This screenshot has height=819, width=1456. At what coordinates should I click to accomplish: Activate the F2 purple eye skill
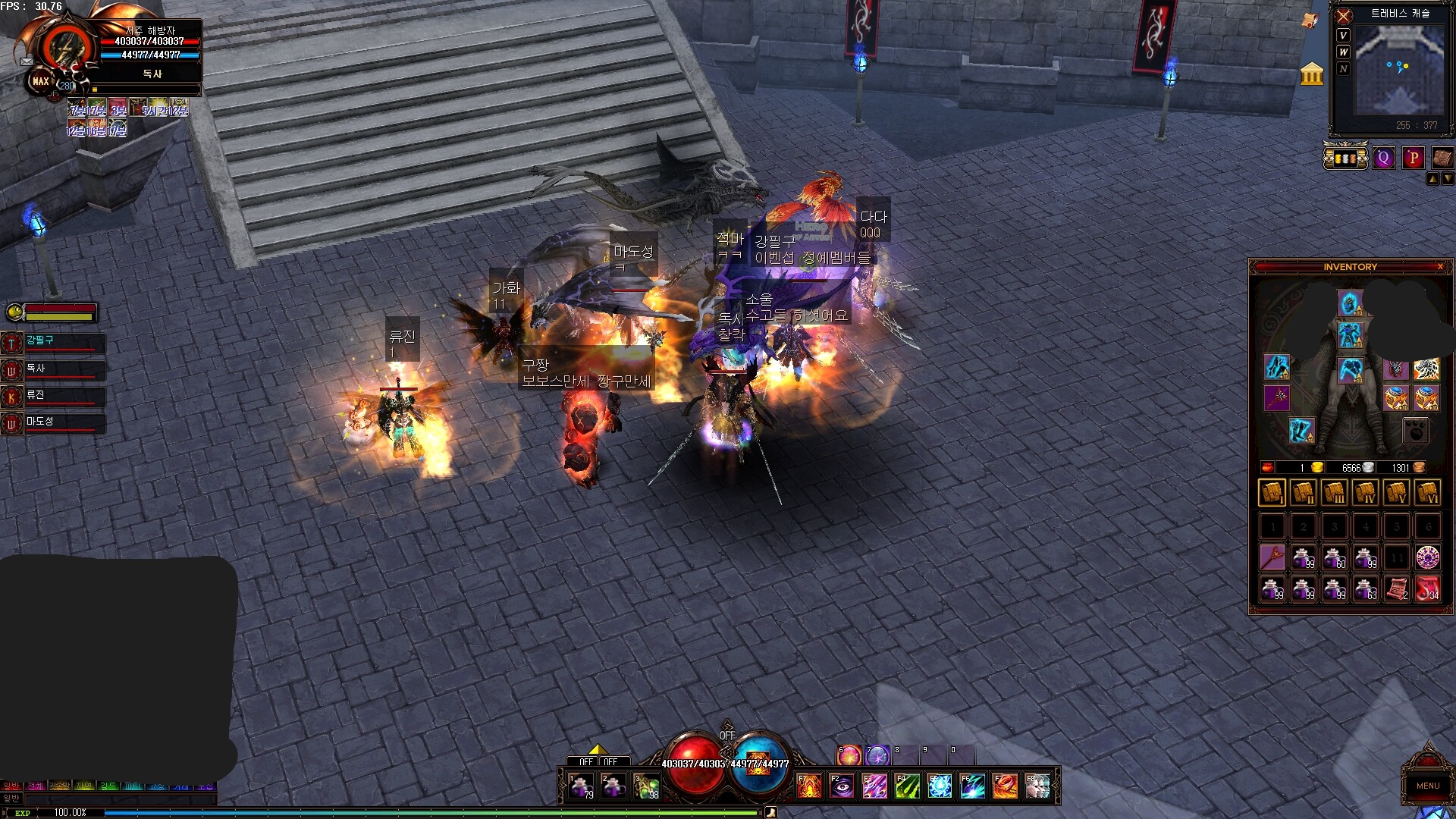[x=842, y=786]
